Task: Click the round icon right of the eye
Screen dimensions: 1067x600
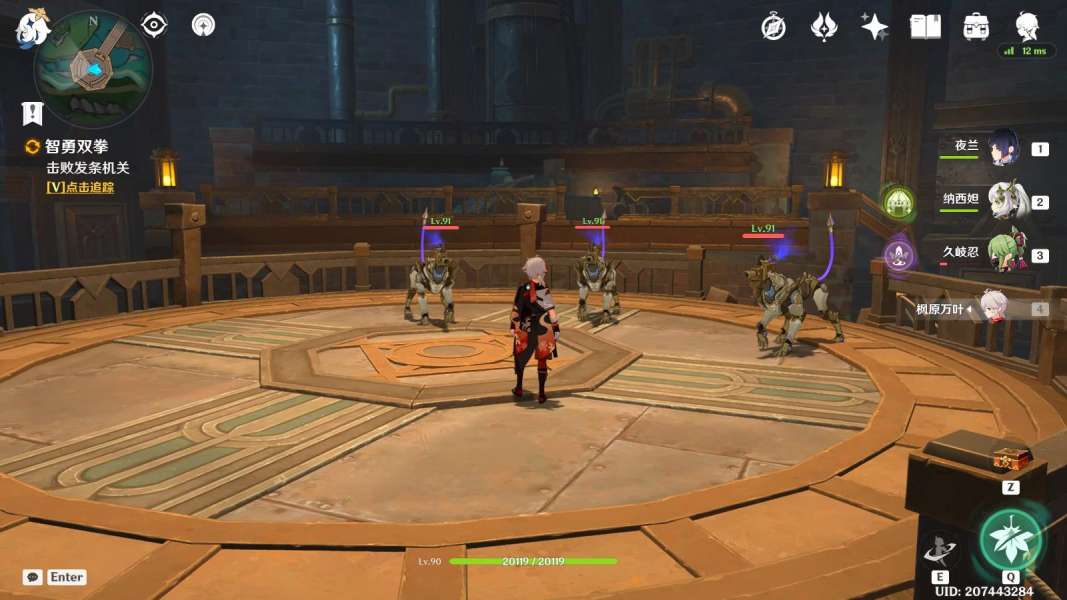Action: [x=203, y=25]
